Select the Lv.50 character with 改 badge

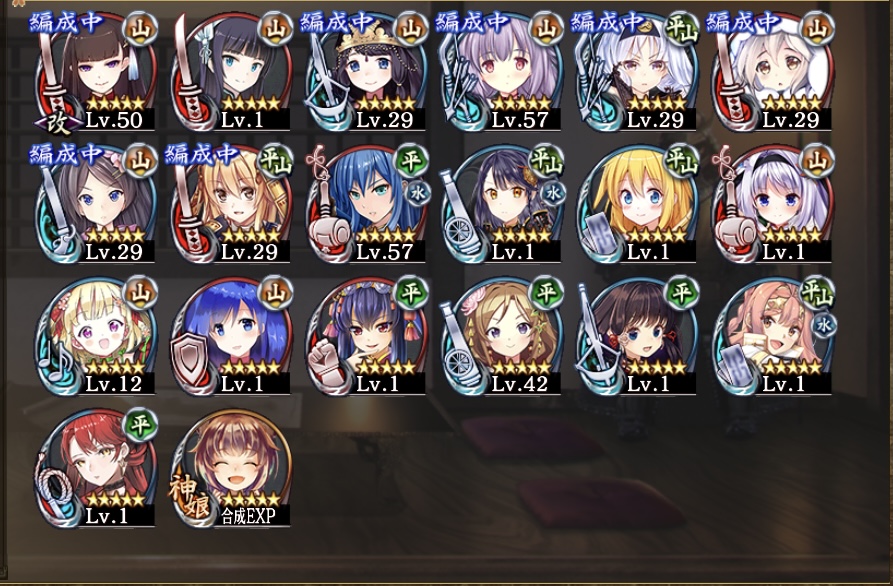tap(97, 72)
